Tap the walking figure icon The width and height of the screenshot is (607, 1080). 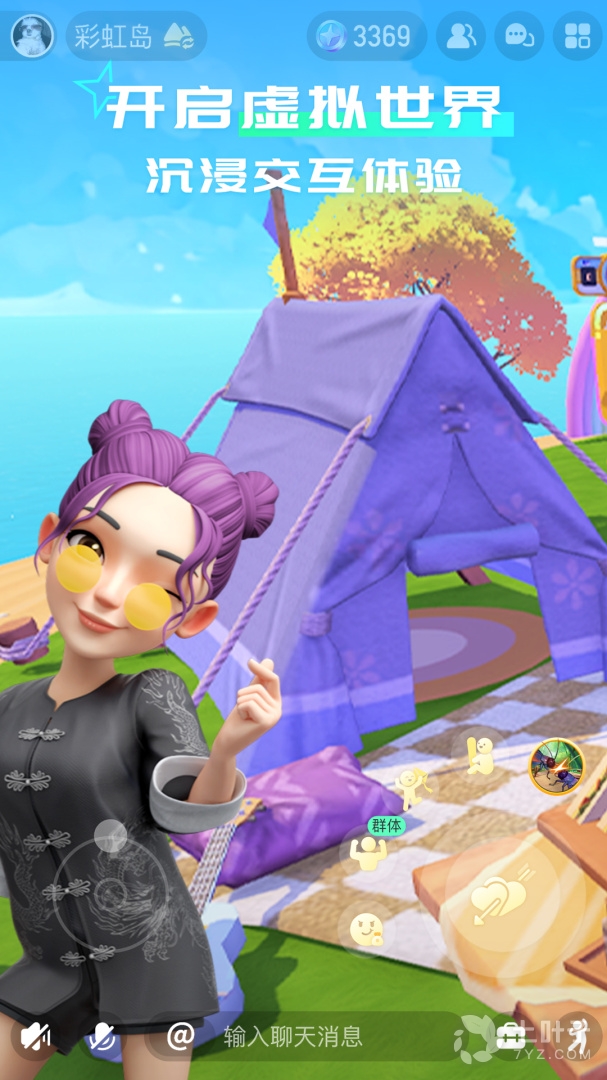578,1035
